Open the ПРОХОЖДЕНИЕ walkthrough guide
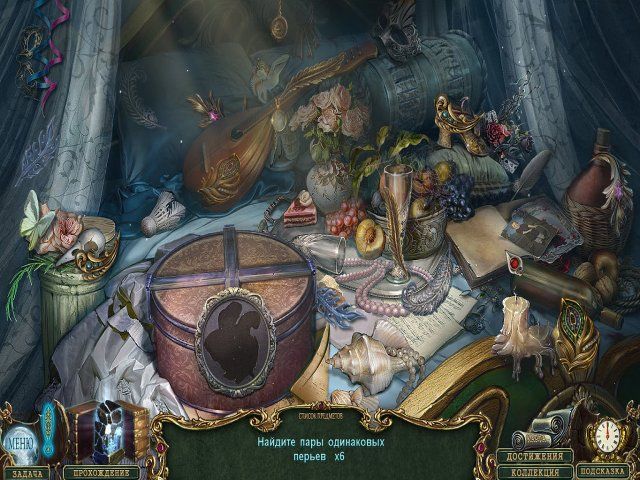Screen dimensions: 640x480 pyautogui.click(x=100, y=469)
